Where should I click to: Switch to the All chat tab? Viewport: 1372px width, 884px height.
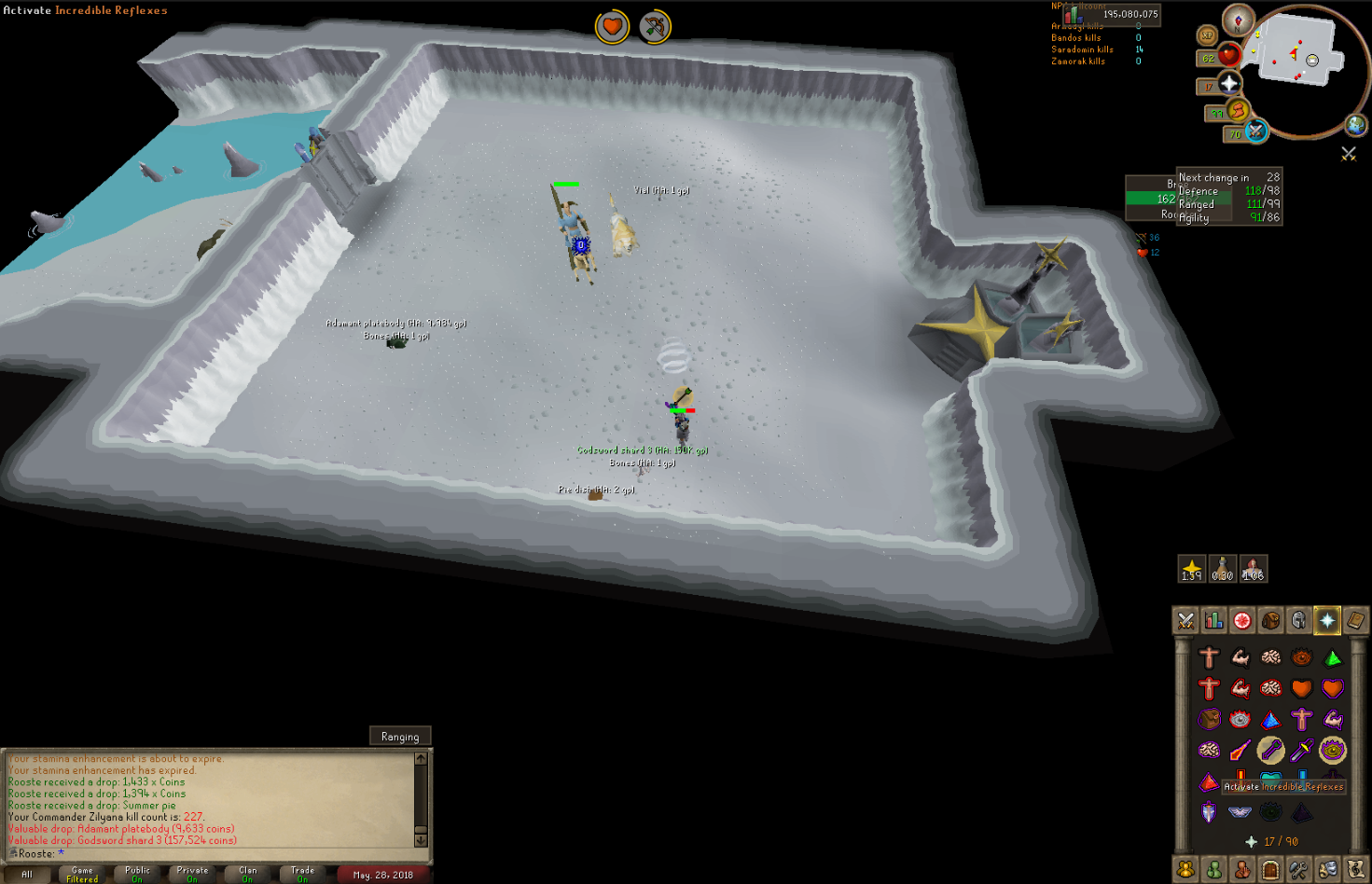tap(26, 875)
